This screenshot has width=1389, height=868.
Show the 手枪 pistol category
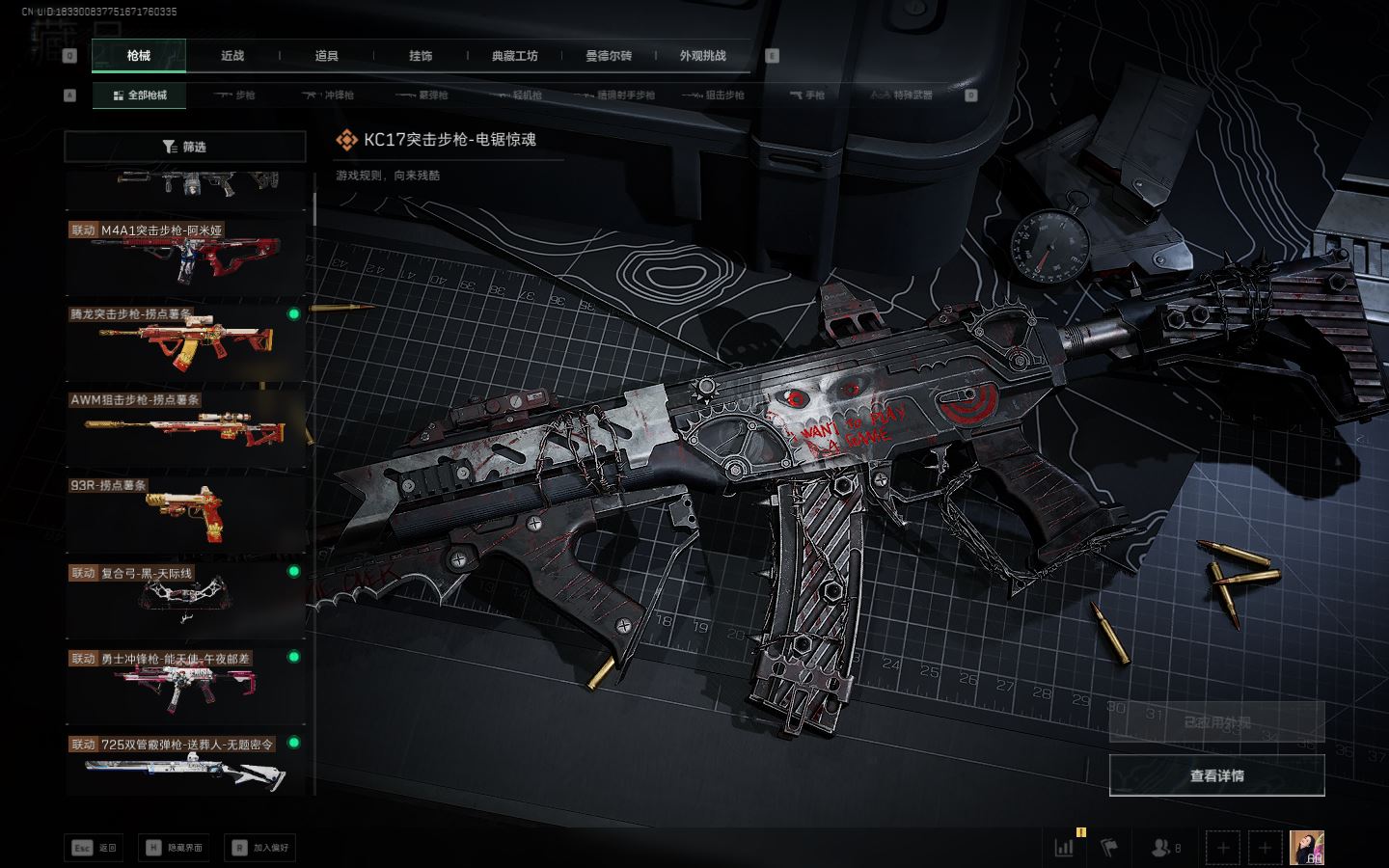tap(807, 95)
